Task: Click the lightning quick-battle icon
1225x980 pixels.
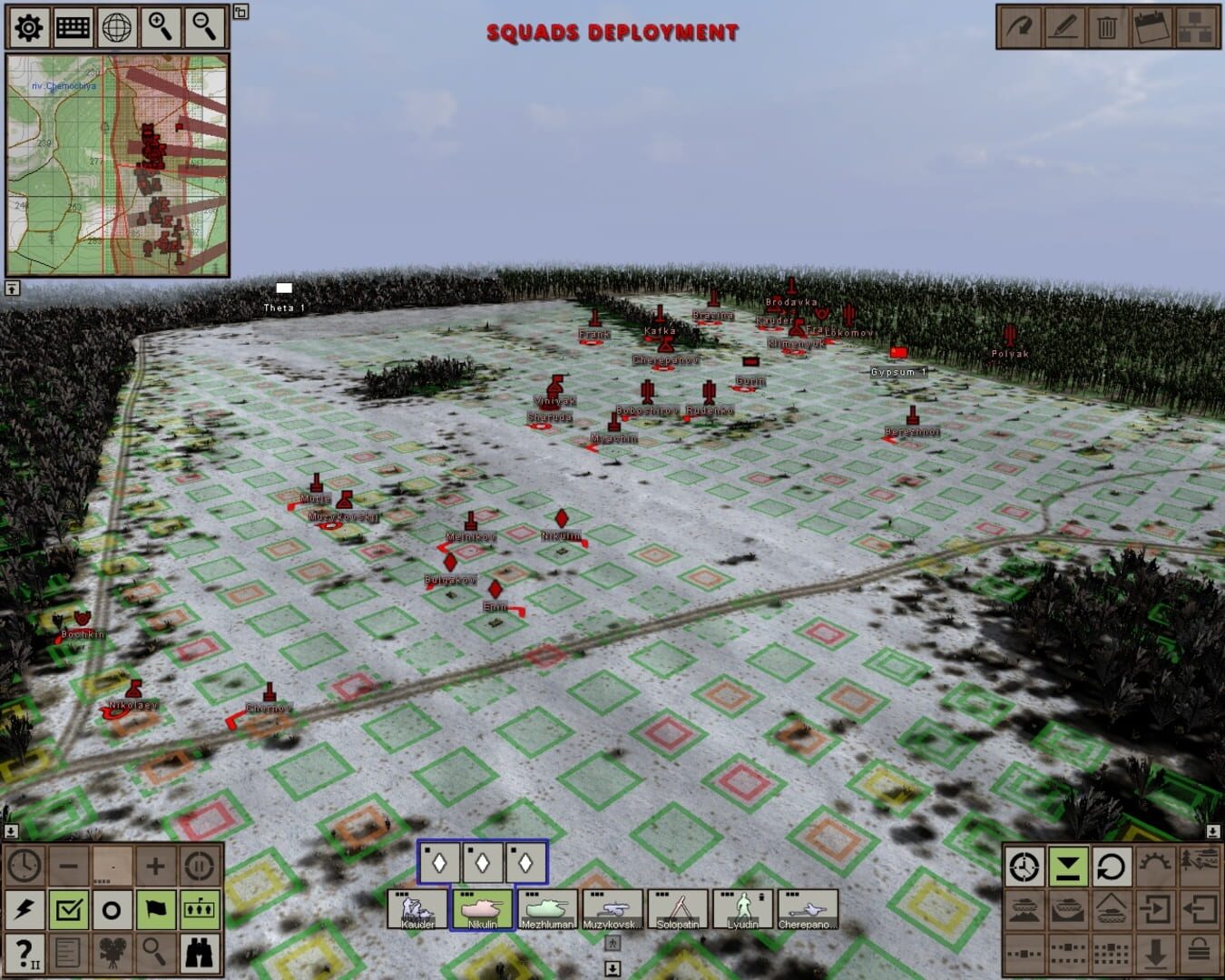Action: [24, 909]
